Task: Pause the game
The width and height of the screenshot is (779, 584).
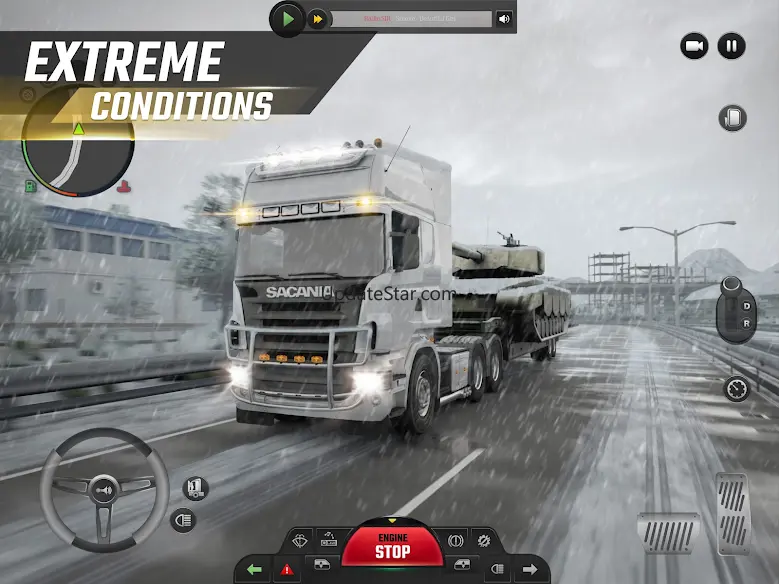Action: coord(731,45)
